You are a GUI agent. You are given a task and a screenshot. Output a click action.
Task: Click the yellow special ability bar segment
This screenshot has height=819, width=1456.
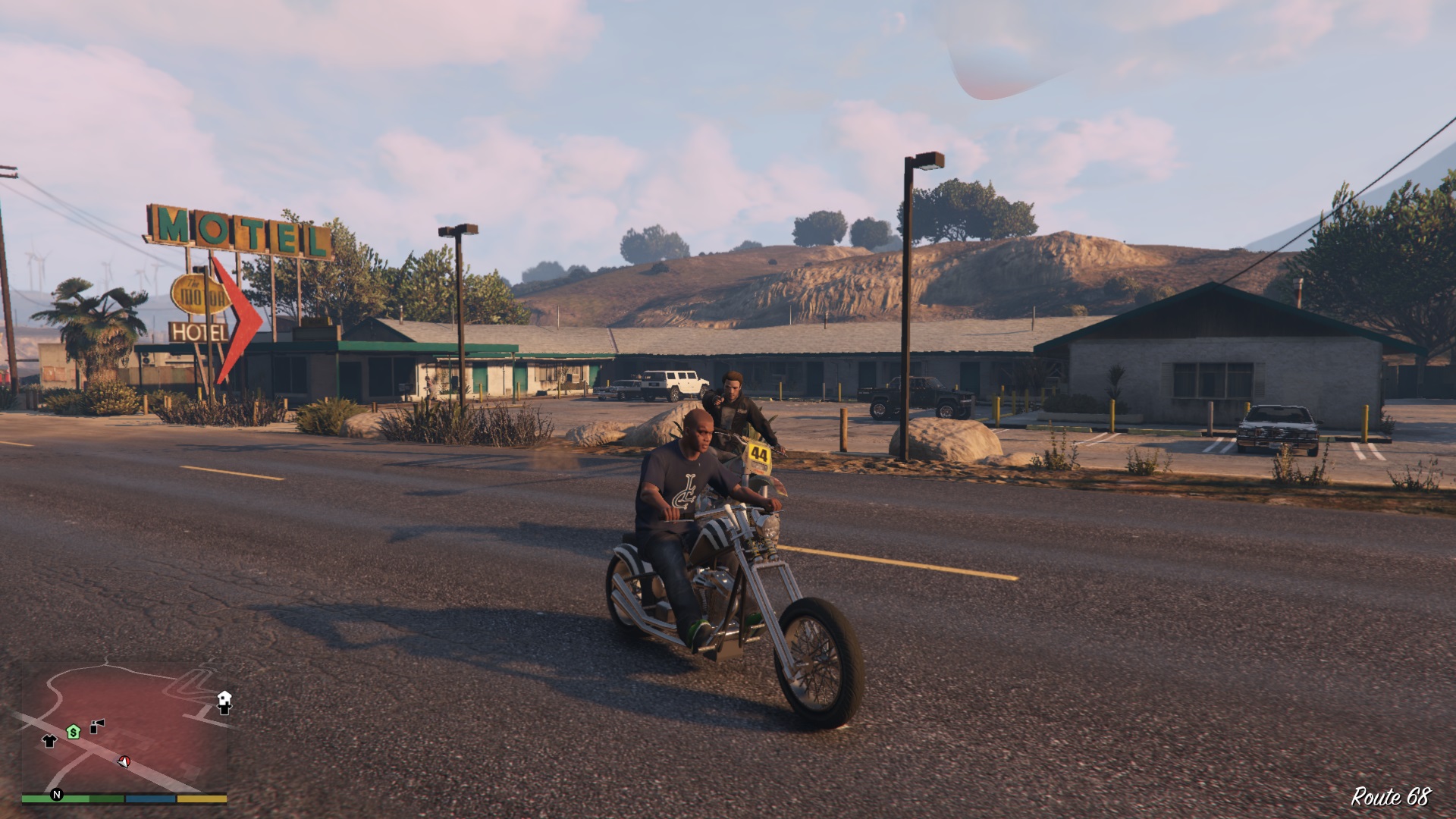pos(201,799)
